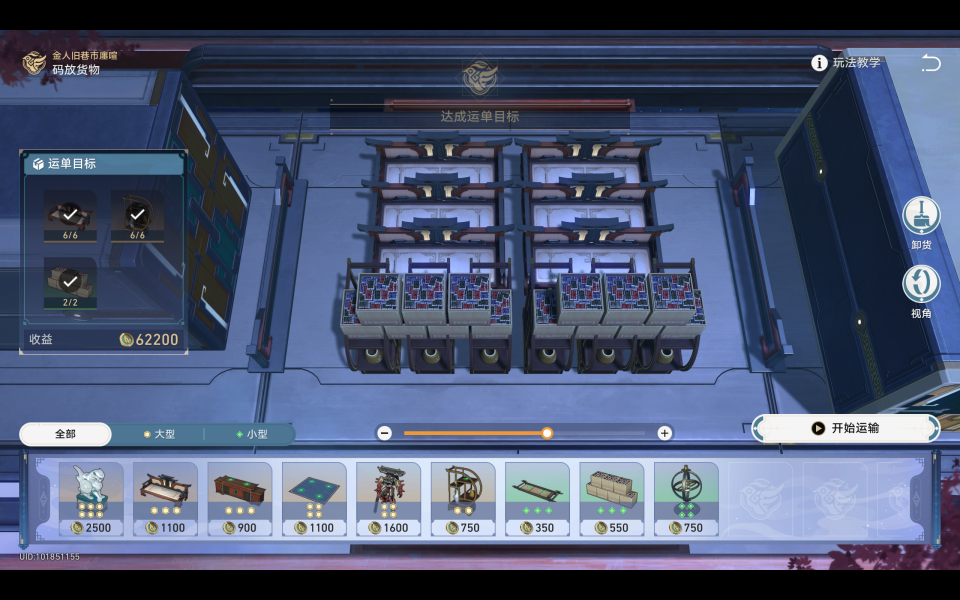Switch to the 小型 small cargo tab
The image size is (960, 600).
coord(251,434)
